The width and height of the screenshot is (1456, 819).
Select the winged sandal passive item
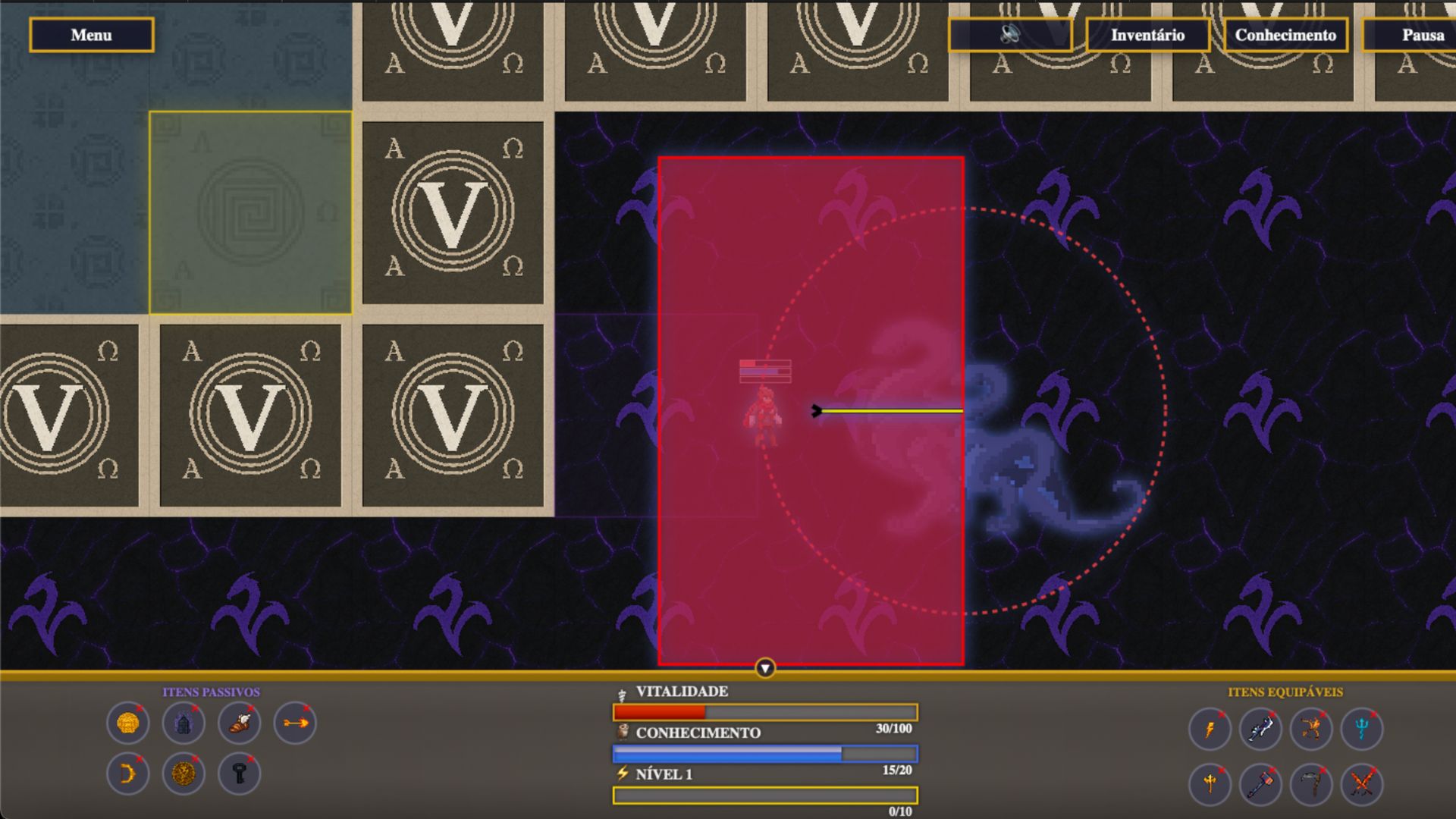[x=240, y=723]
